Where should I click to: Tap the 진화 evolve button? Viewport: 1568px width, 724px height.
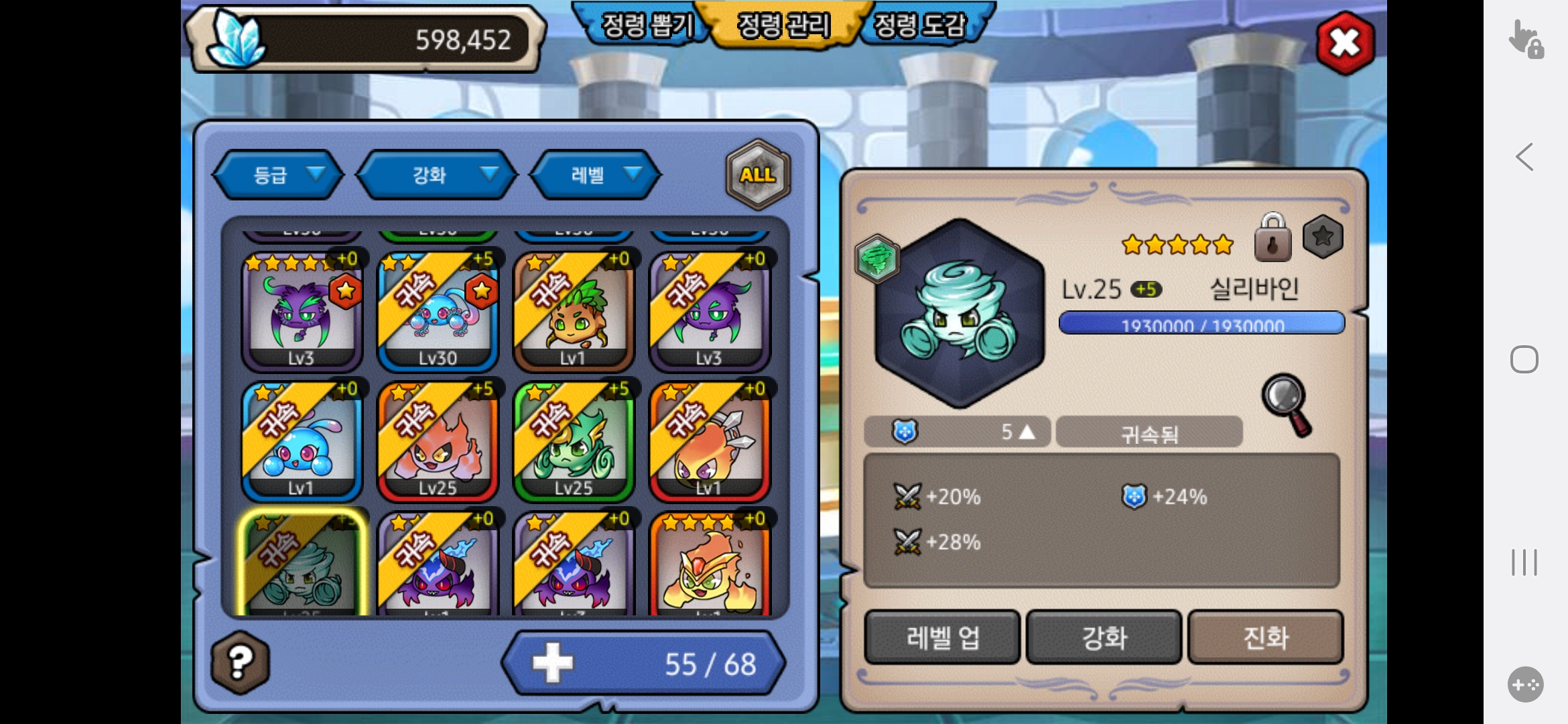pos(1266,637)
